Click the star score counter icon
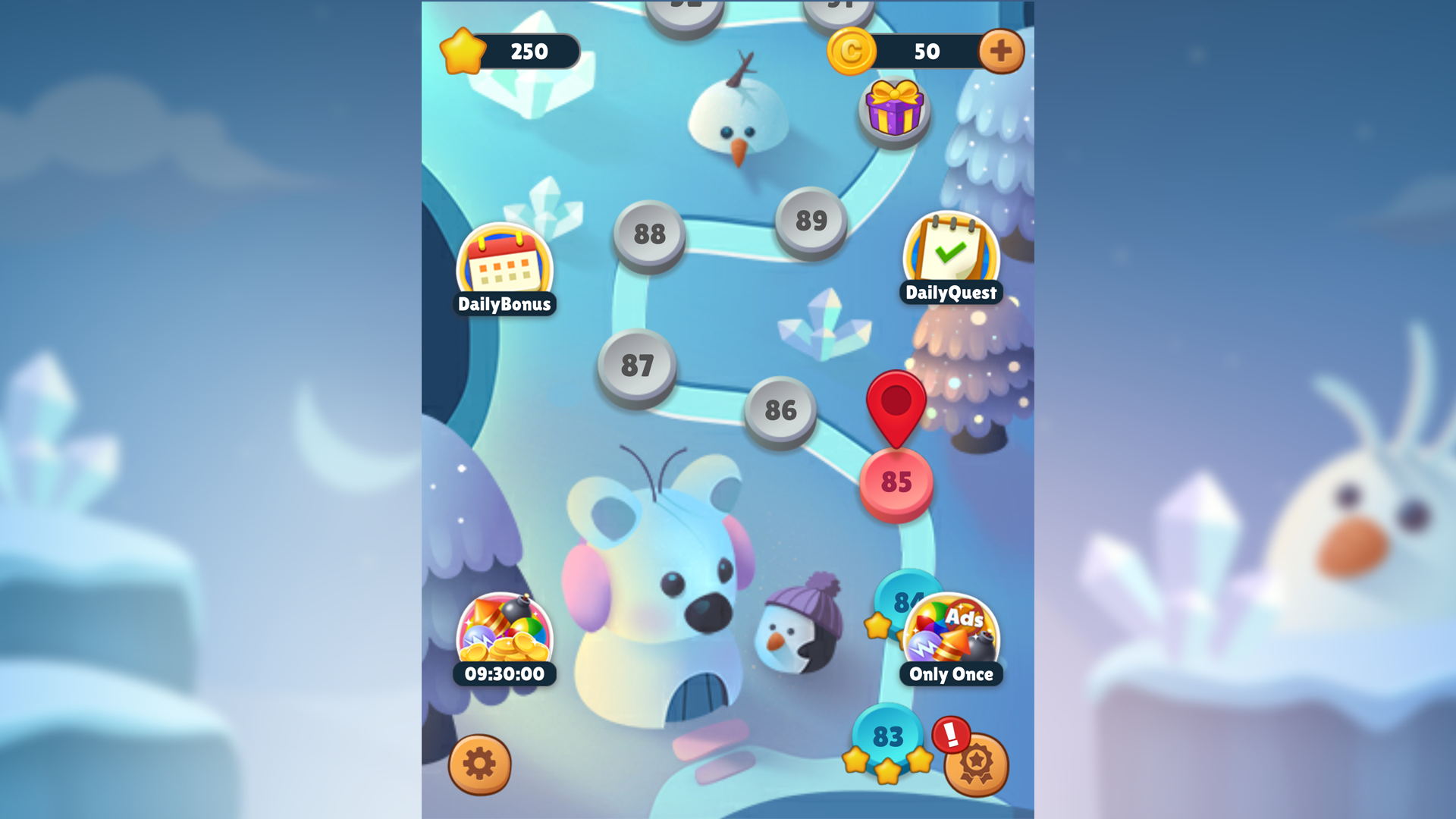Screen dimensions: 1456x819 (463, 50)
